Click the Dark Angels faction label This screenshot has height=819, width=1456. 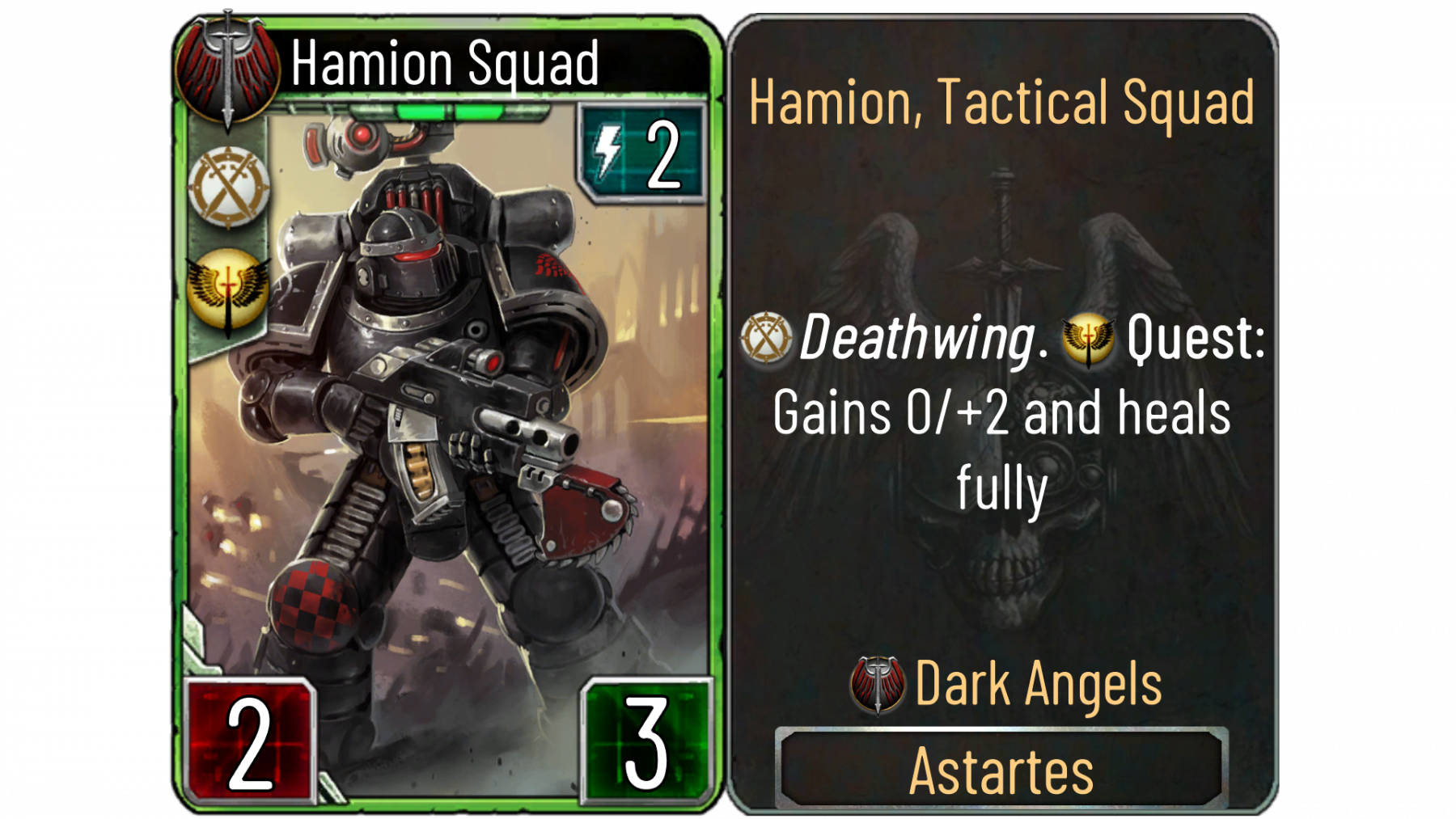tap(1038, 685)
